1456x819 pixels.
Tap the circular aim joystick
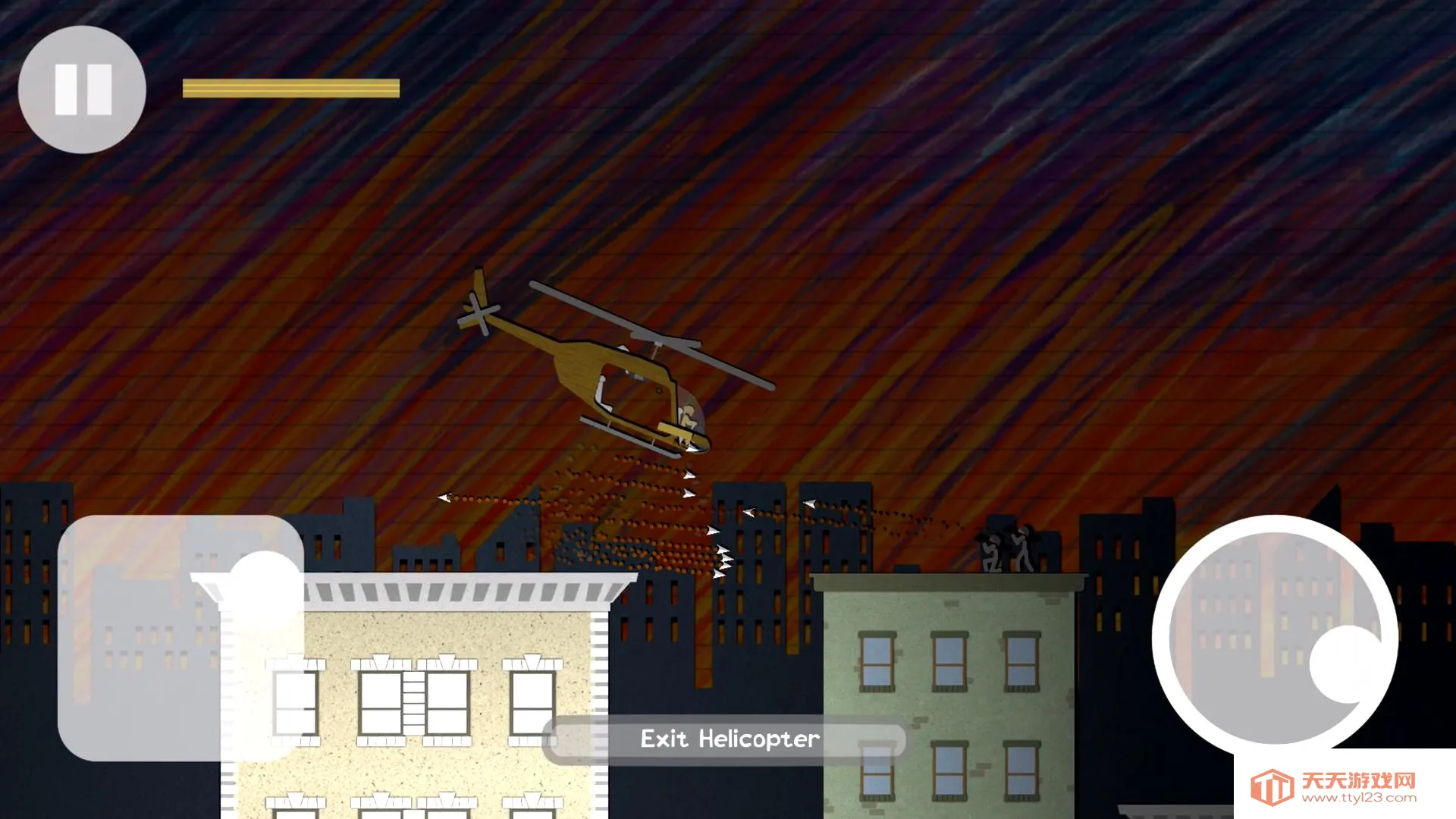pos(1275,639)
